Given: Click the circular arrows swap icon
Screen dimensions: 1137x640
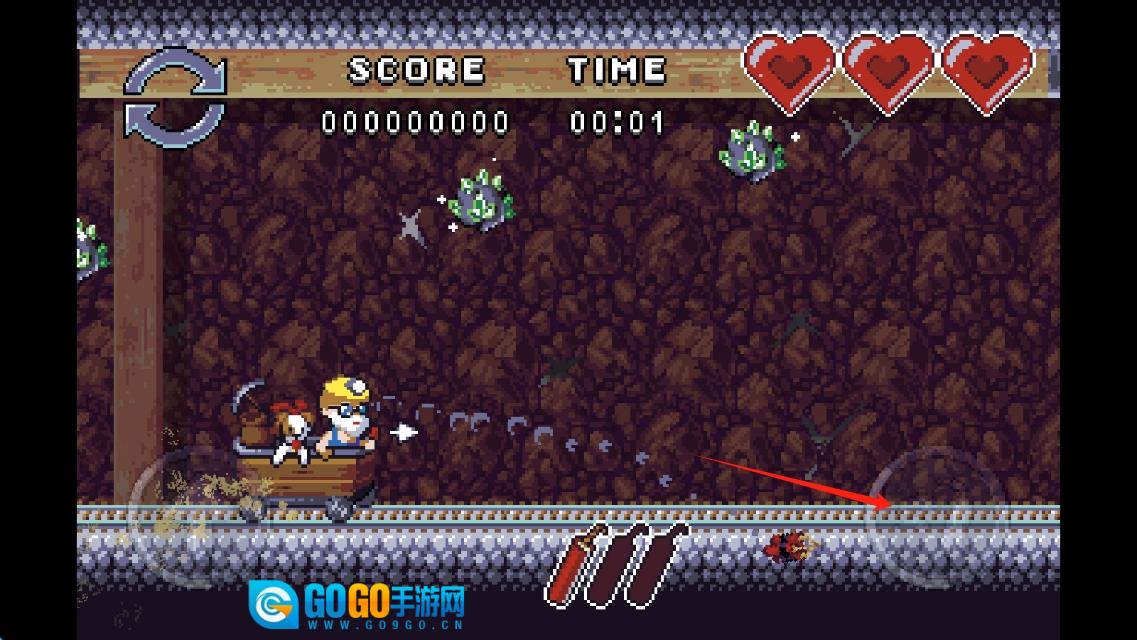Looking at the screenshot, I should click(176, 97).
